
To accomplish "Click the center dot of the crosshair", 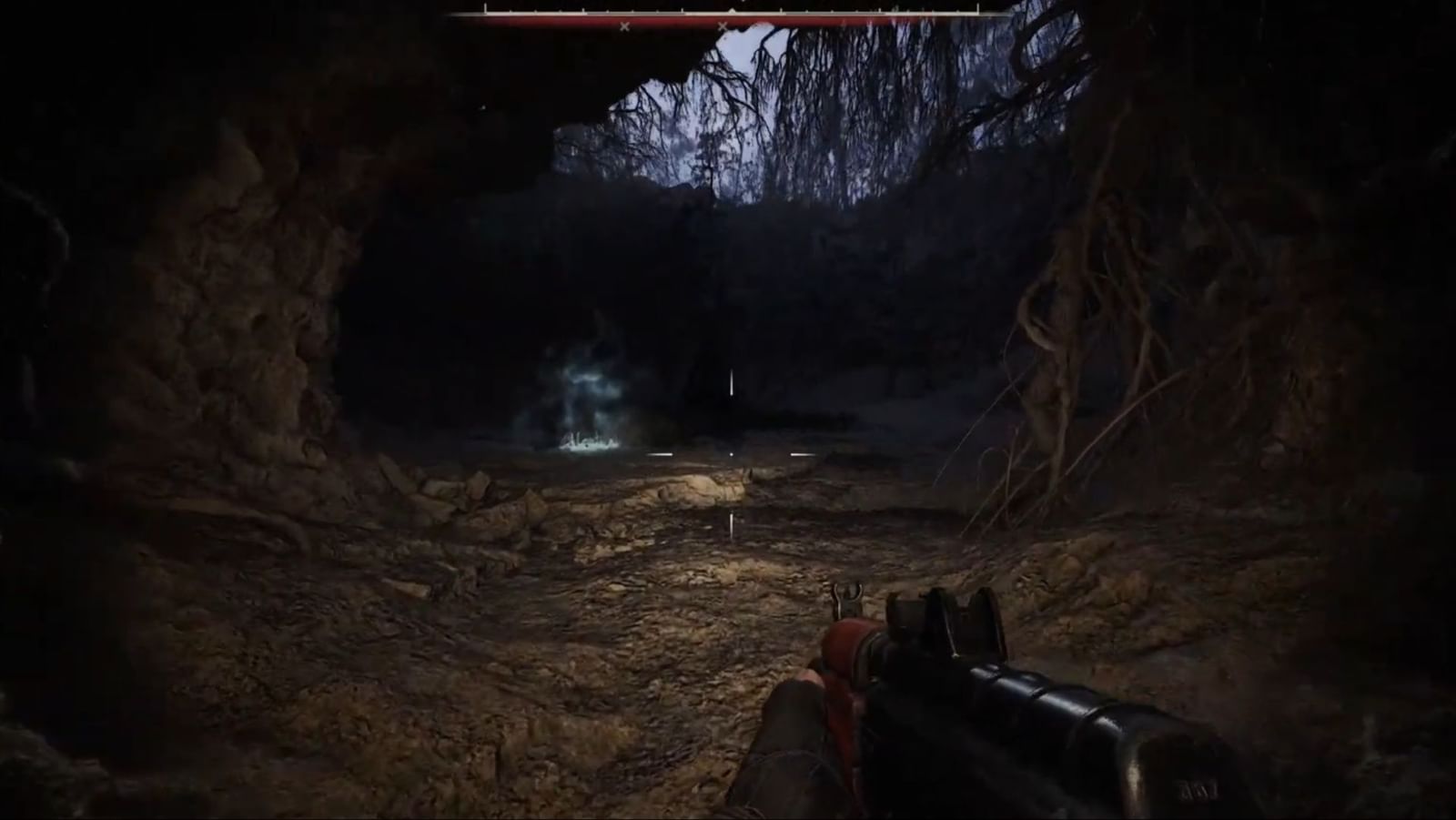I will [732, 454].
